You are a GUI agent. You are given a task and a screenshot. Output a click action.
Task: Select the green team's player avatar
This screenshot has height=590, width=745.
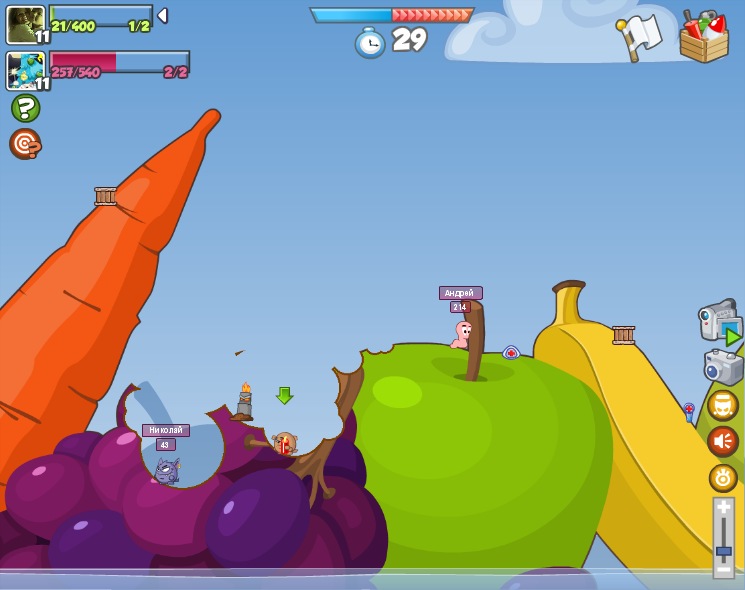point(25,24)
